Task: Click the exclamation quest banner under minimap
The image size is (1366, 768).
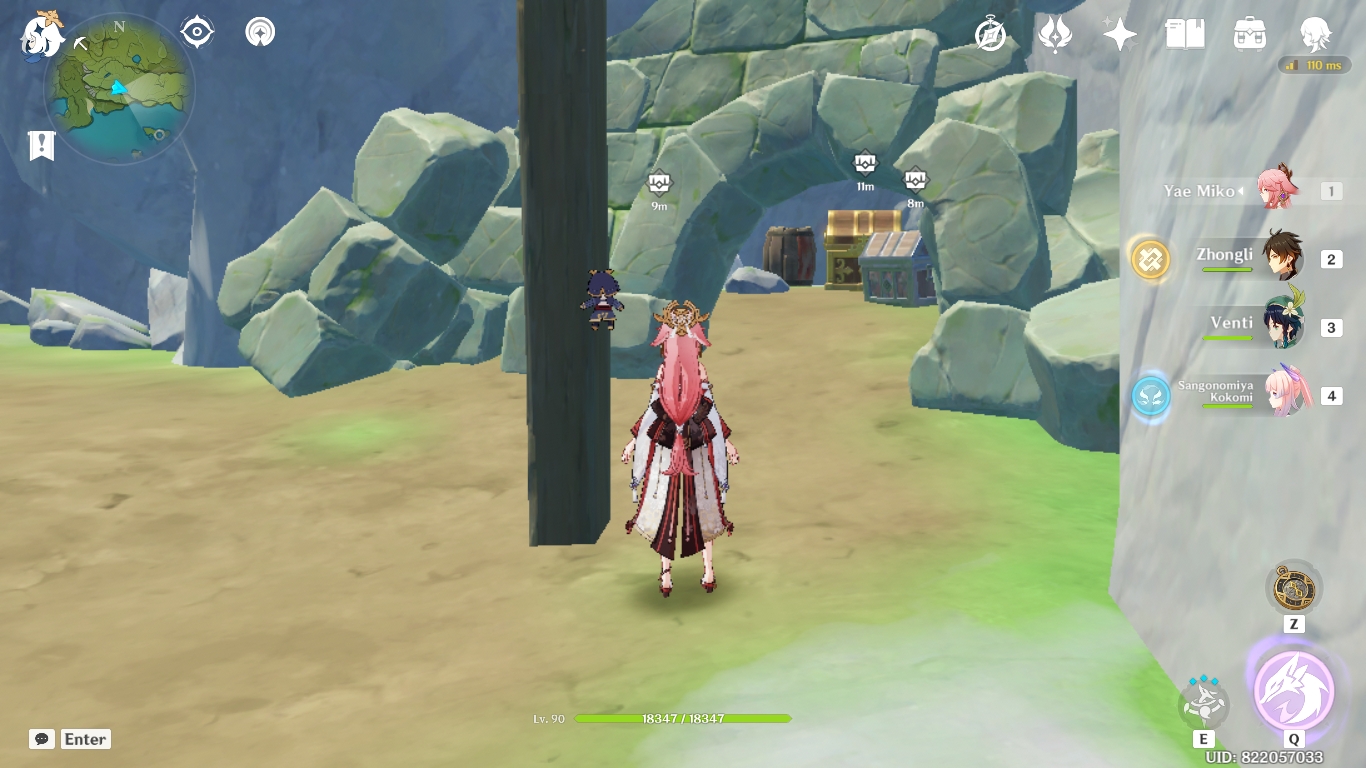Action: 40,146
